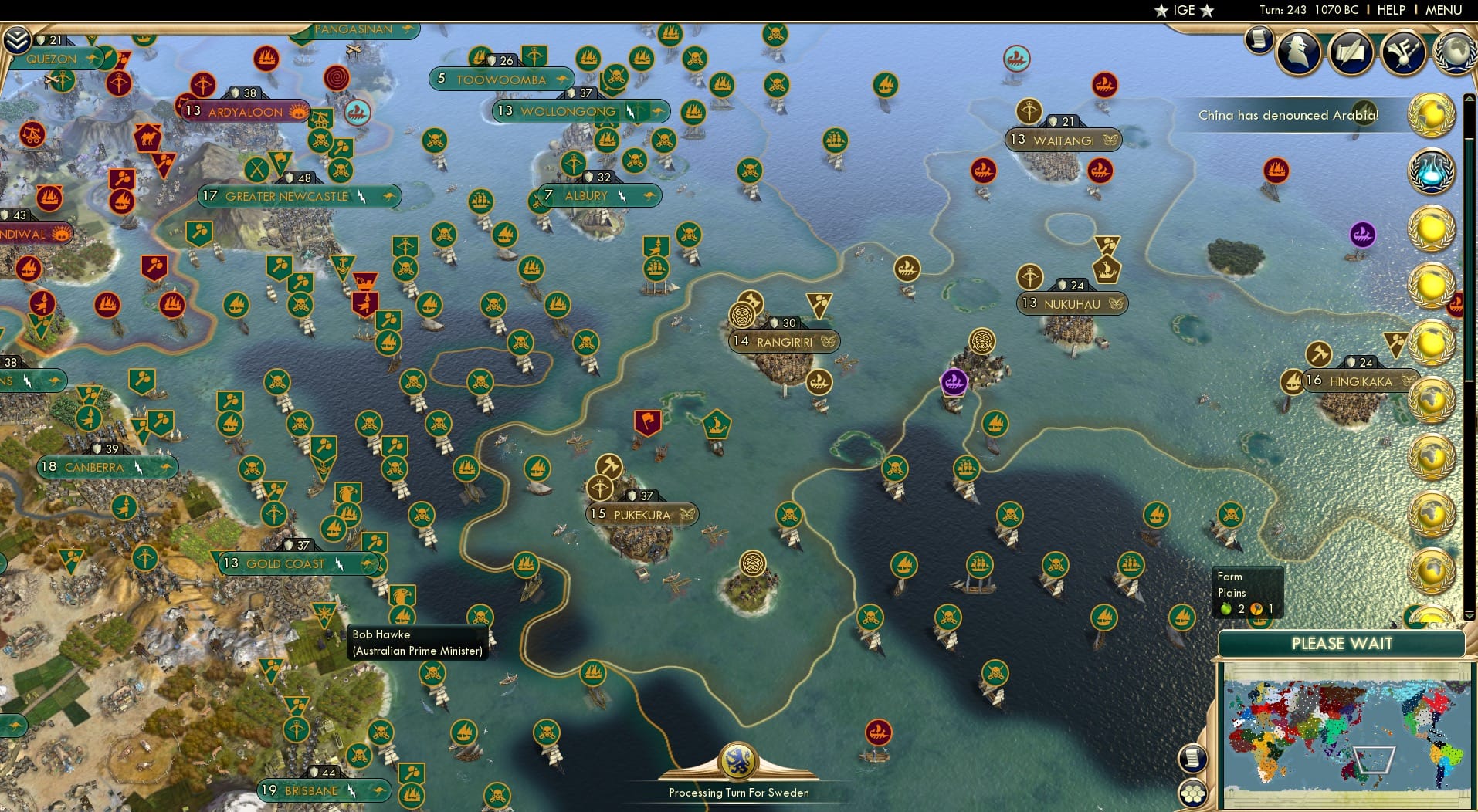Open the HELP item in the top bar
The image size is (1478, 812).
[1390, 10]
